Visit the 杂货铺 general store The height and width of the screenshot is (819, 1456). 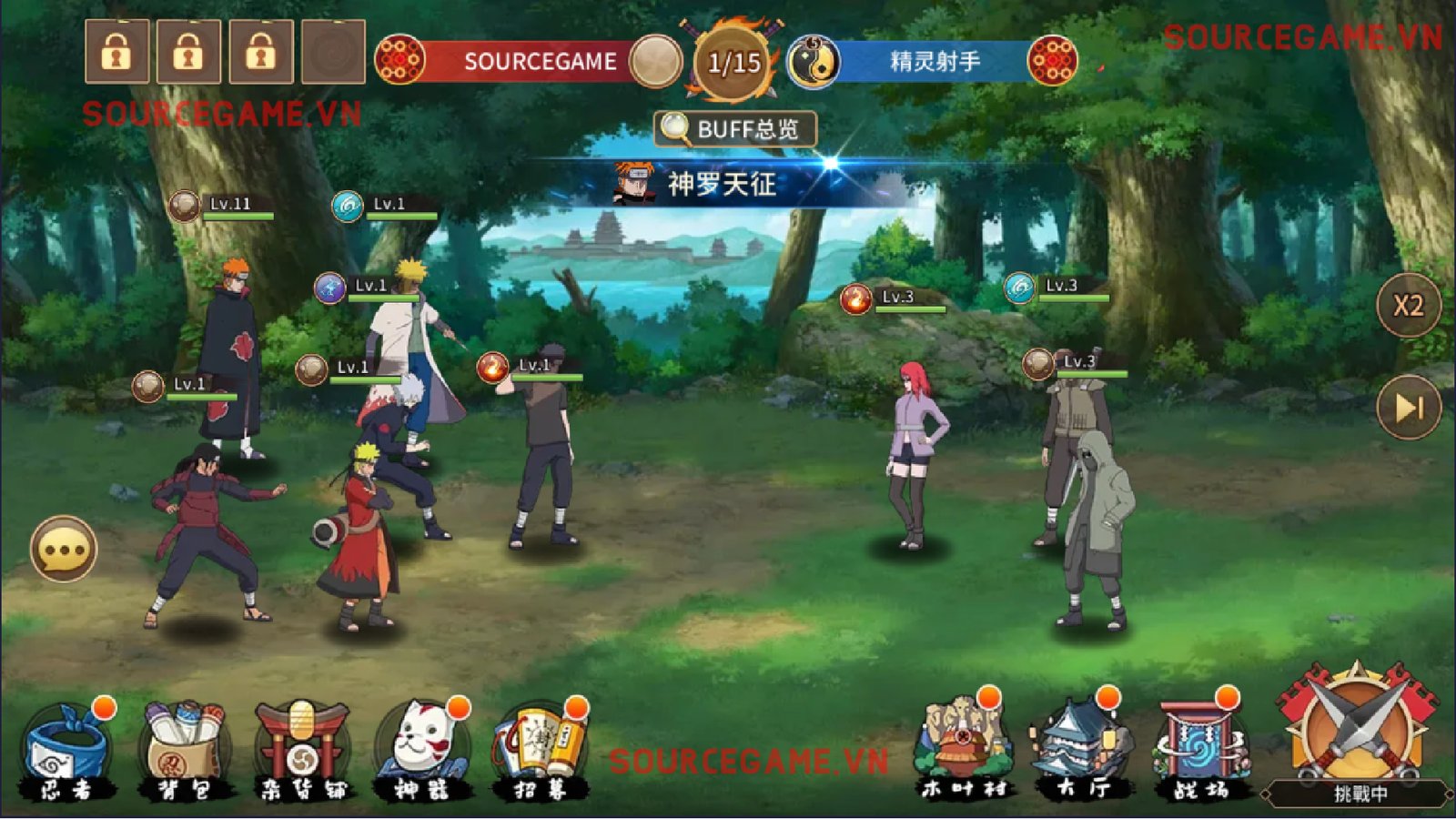pyautogui.click(x=302, y=752)
